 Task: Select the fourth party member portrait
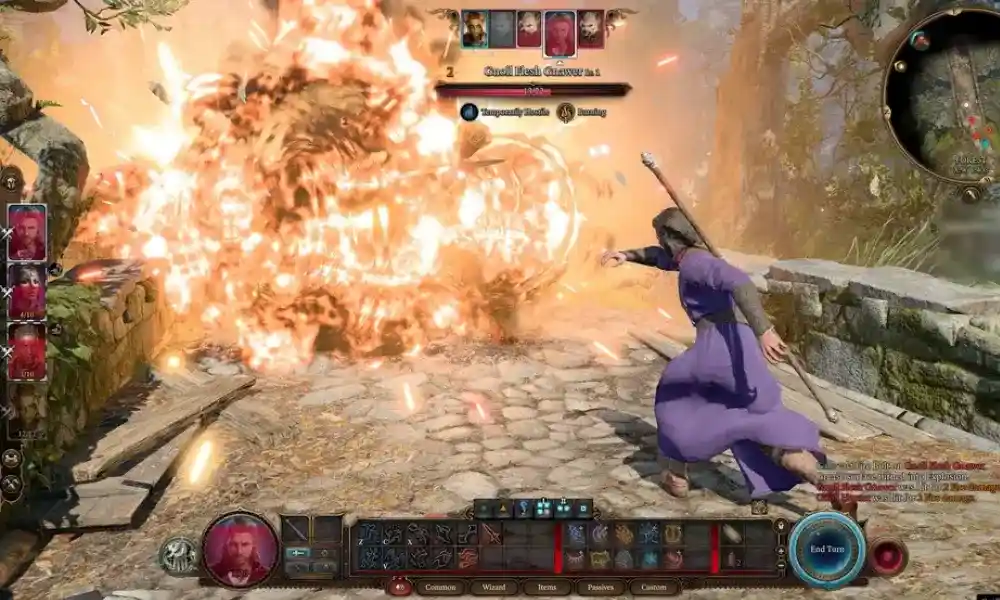coord(27,411)
